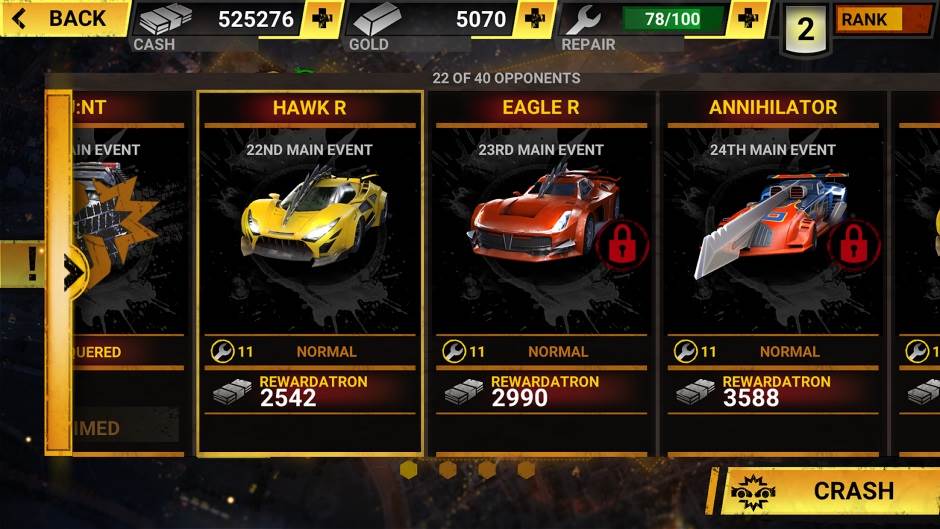
Task: Start the race with the CRASH button
Action: click(830, 490)
